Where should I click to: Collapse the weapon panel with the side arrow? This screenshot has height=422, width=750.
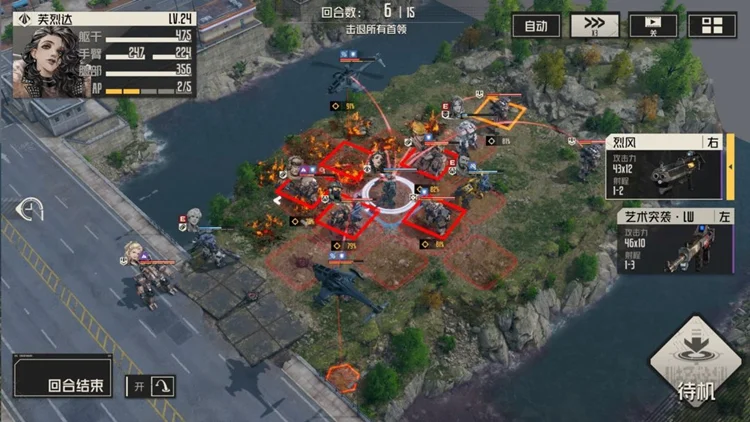coord(731,166)
